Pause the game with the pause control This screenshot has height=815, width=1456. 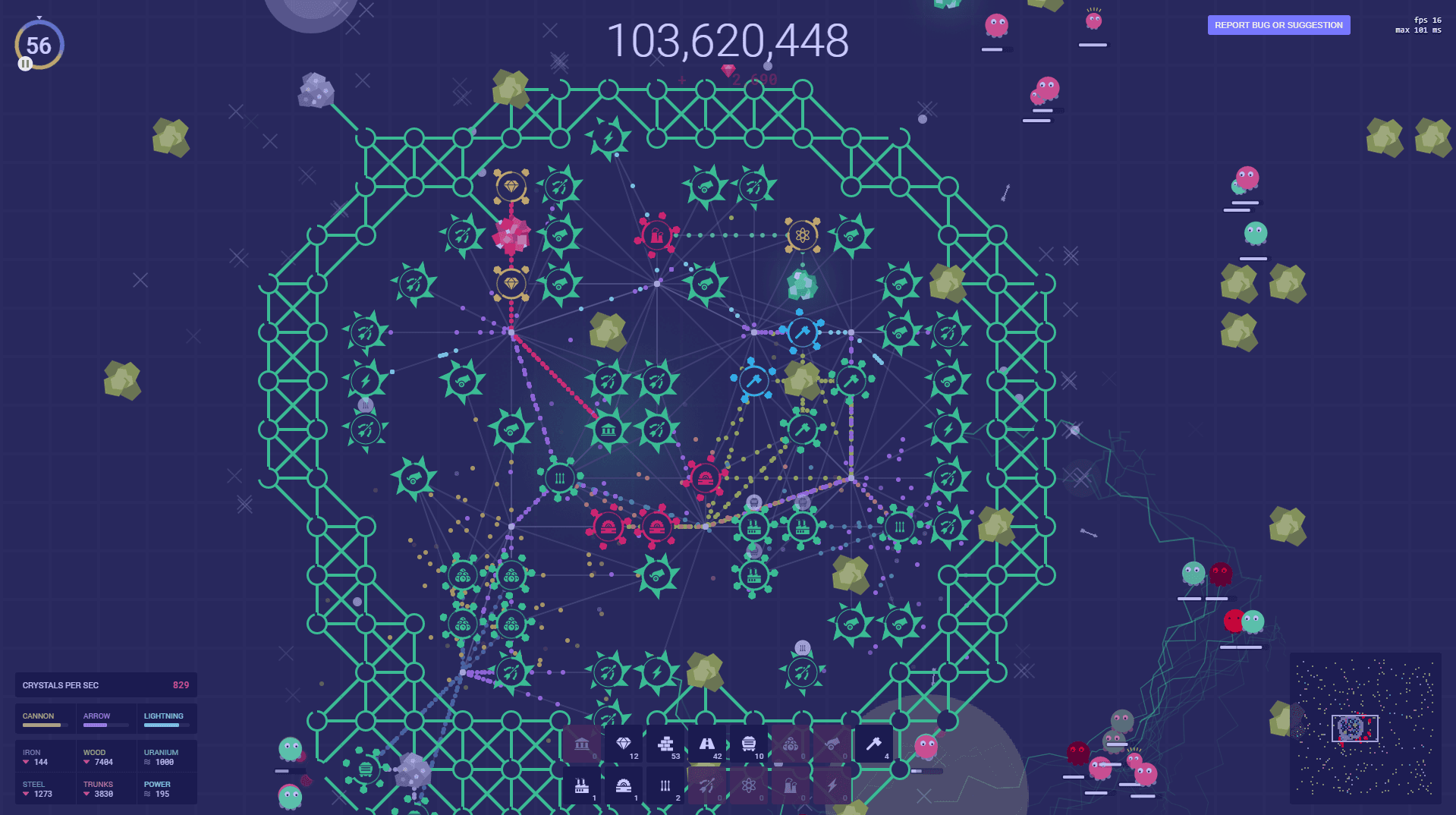pyautogui.click(x=24, y=65)
